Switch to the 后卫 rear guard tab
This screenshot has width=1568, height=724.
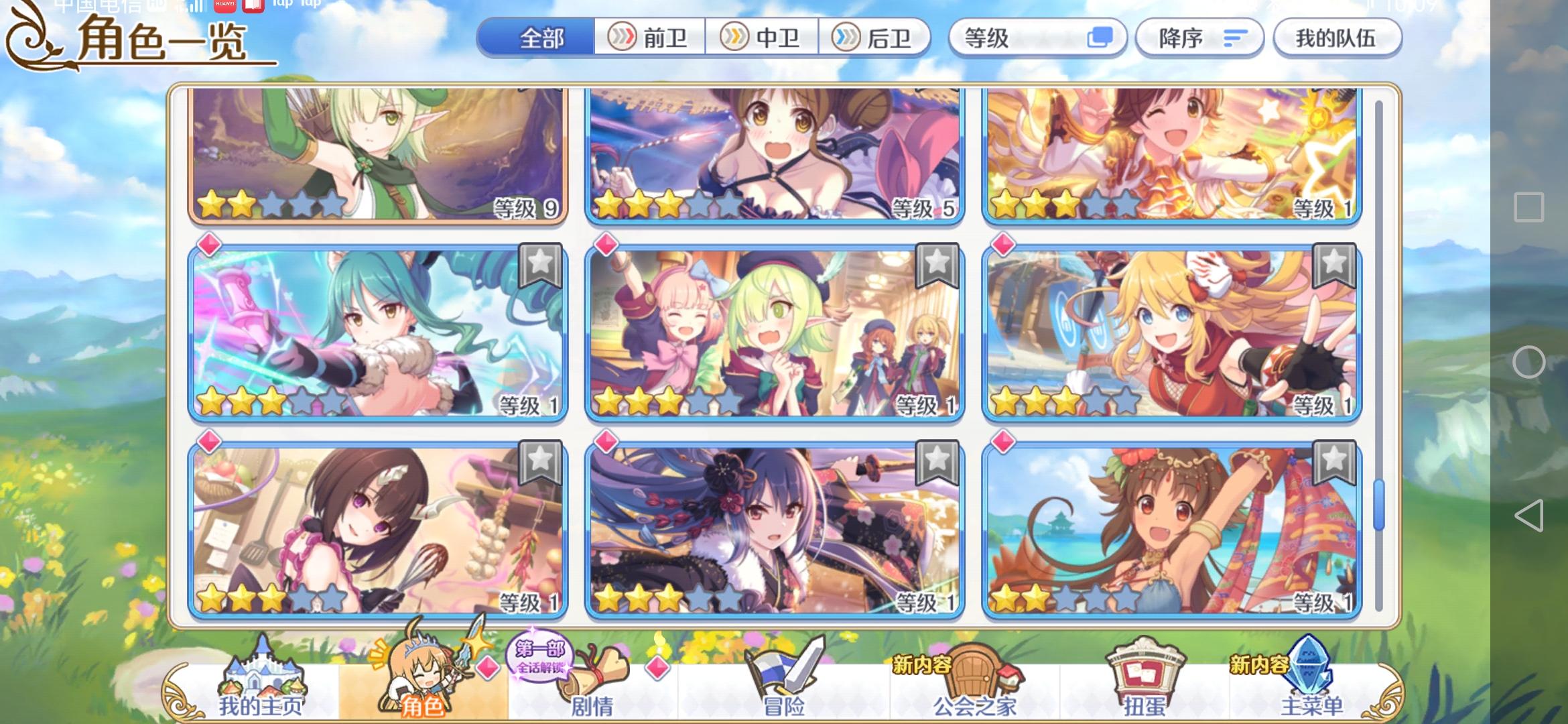[x=874, y=38]
